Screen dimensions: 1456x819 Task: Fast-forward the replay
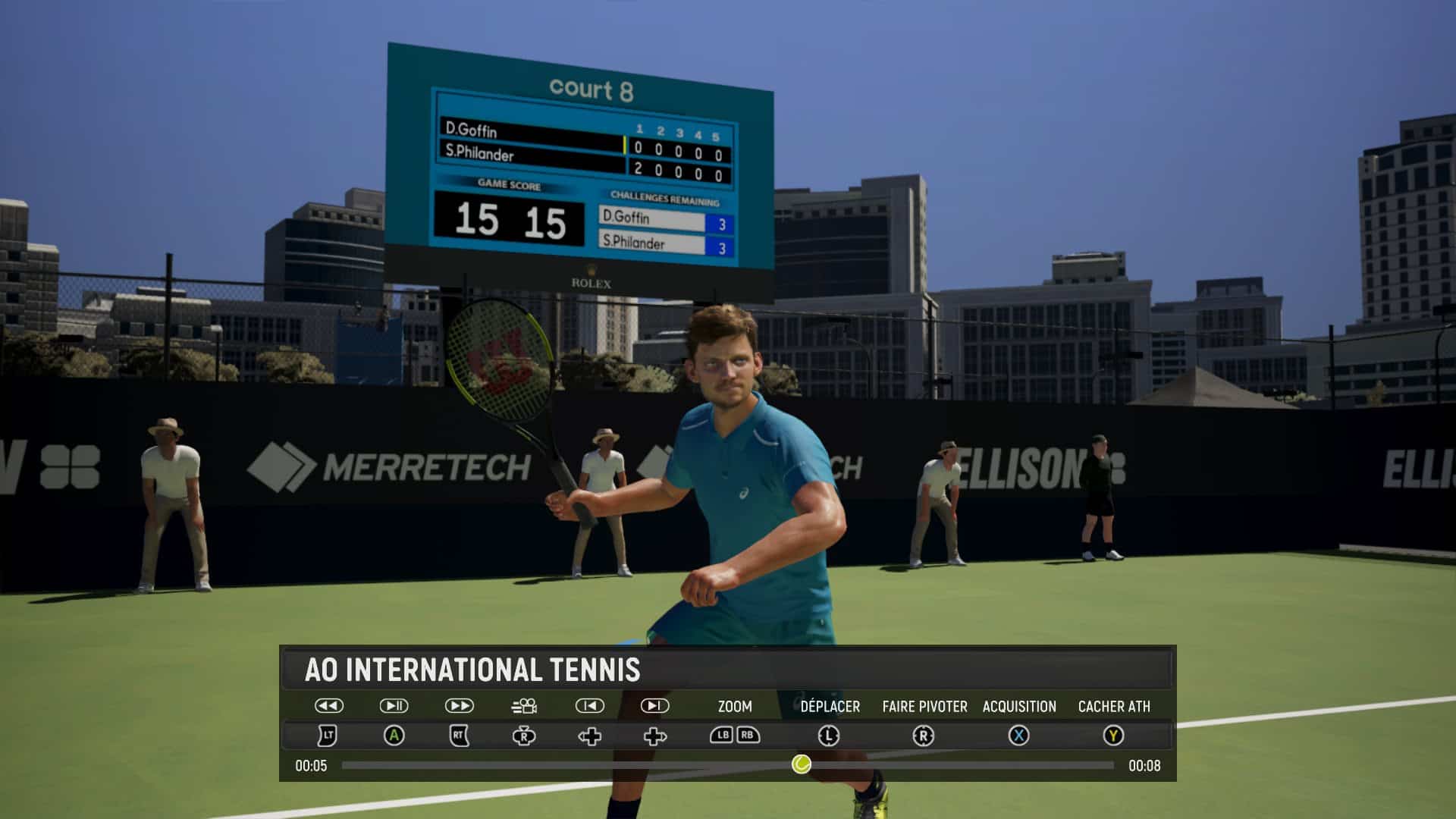click(x=459, y=706)
